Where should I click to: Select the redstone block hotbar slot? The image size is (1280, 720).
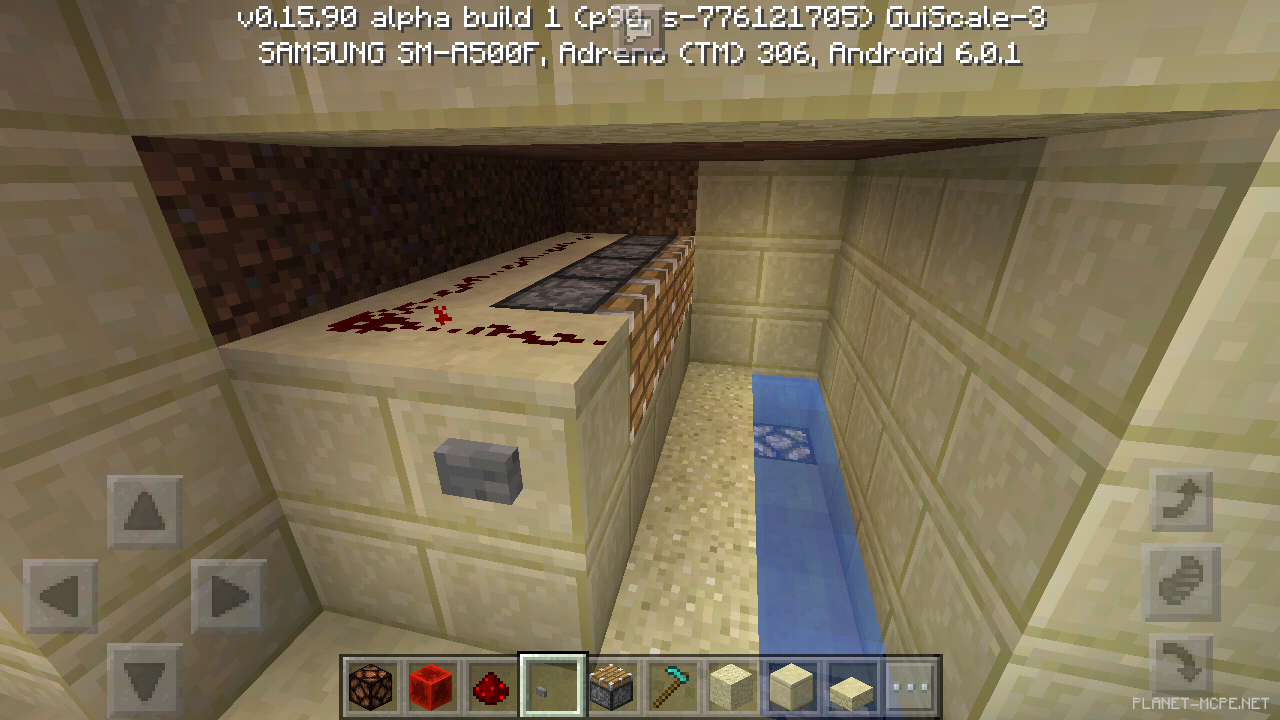click(431, 685)
